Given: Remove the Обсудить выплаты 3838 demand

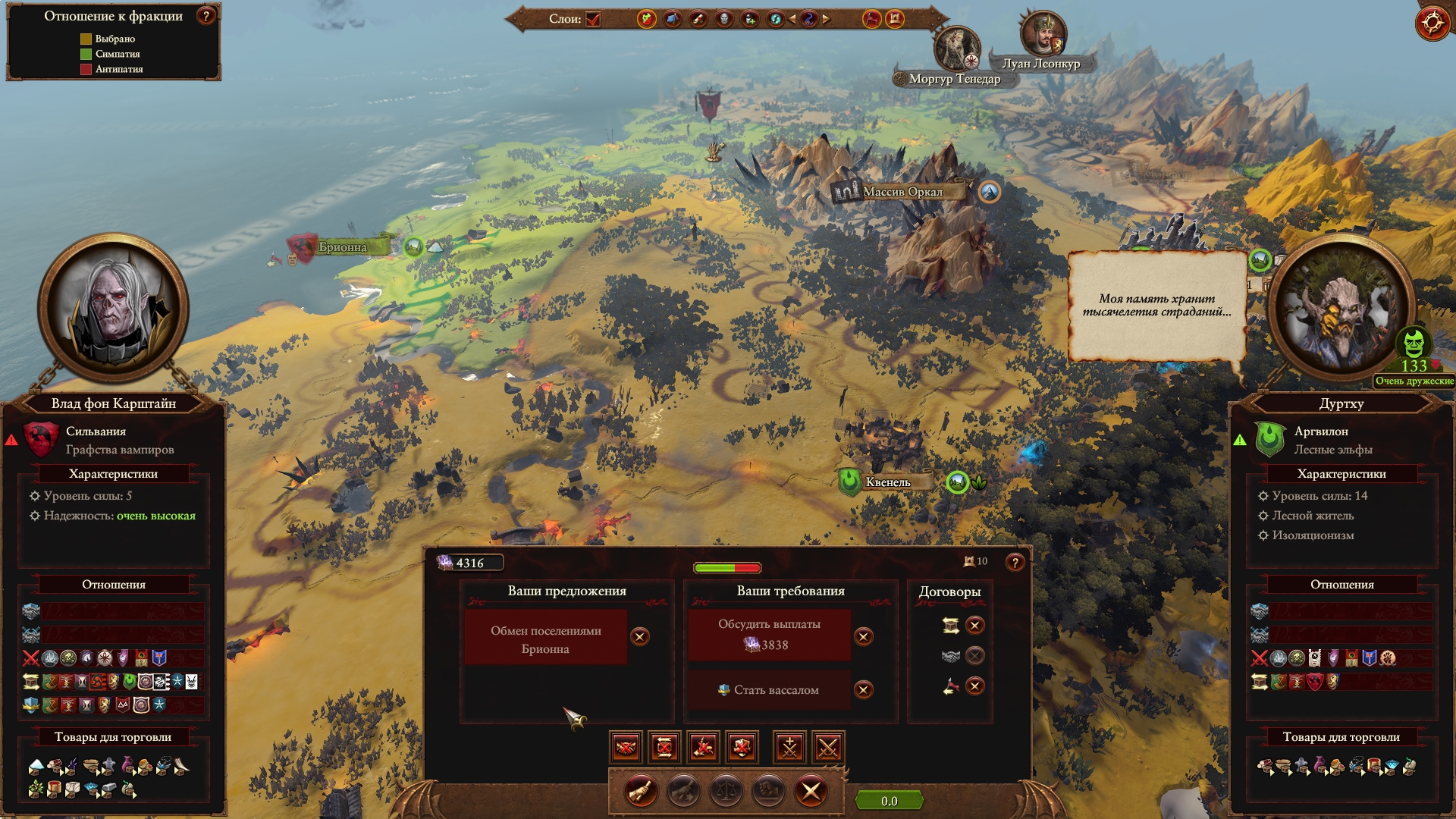Looking at the screenshot, I should (x=863, y=637).
